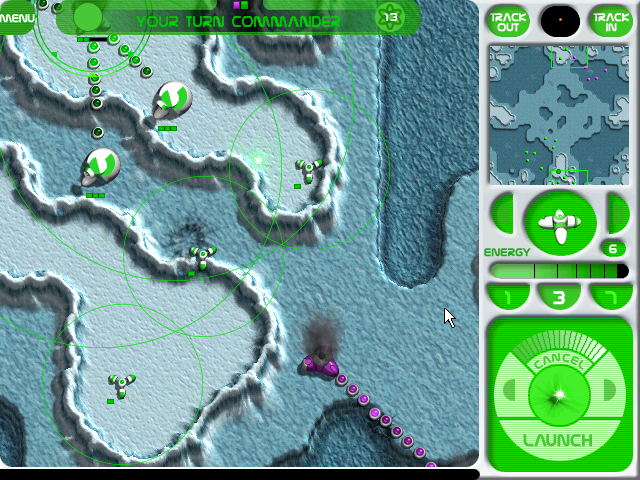Click the selected ship portrait icon
The image size is (640, 480).
(x=561, y=220)
